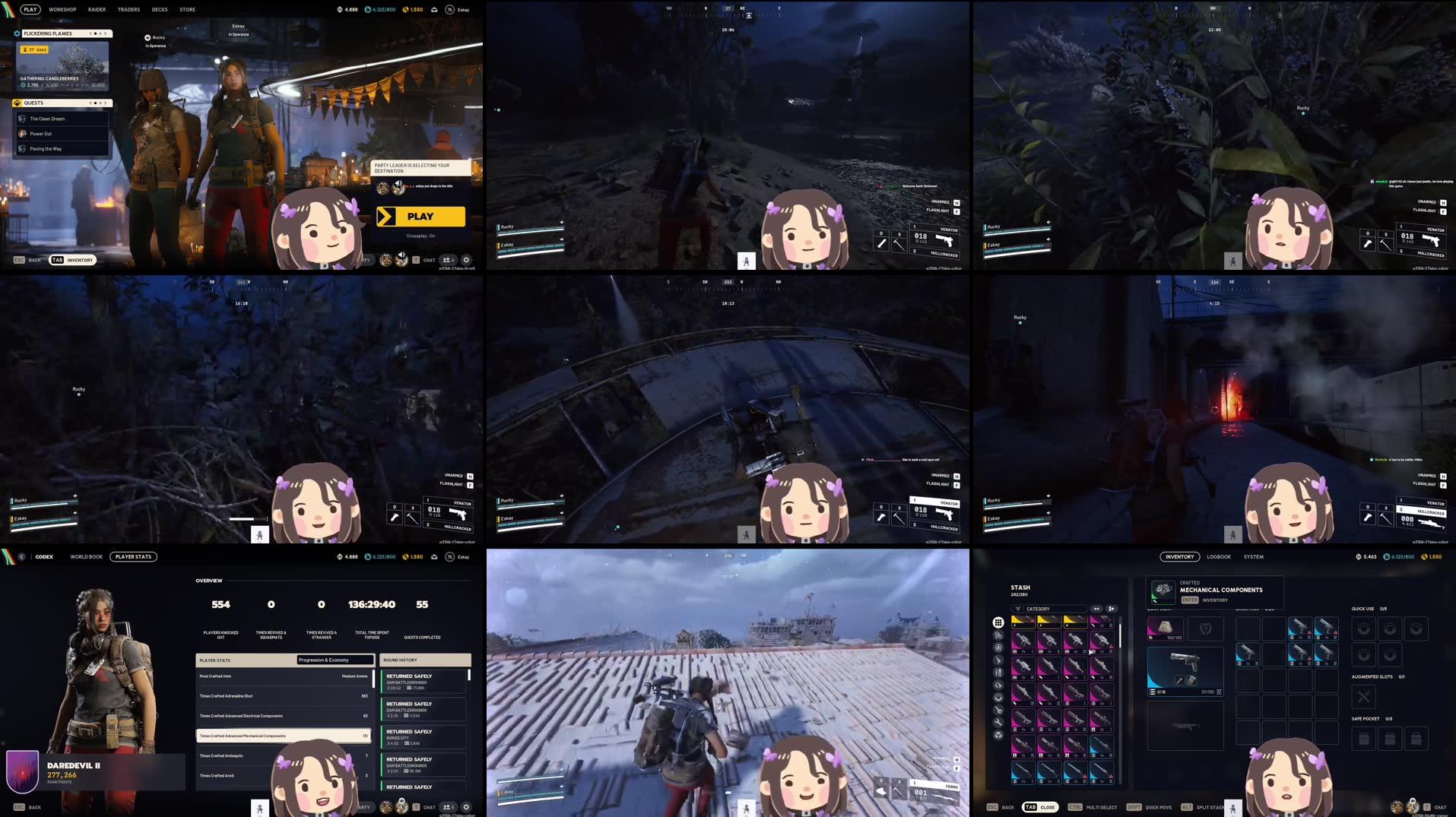Viewport: 1456px width, 817px height.
Task: Open the settings gear icon on the bottom bar
Action: point(465,260)
